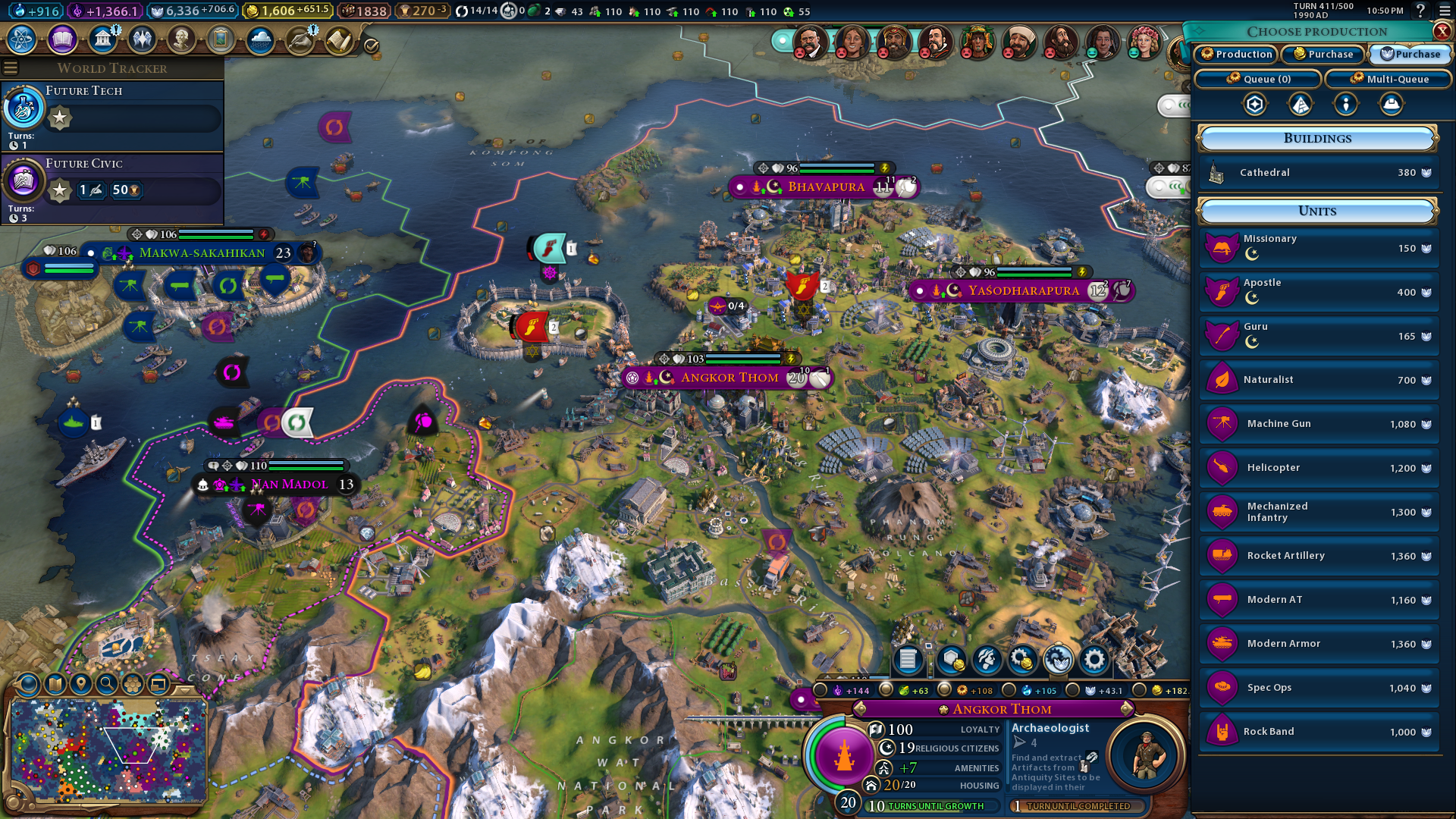This screenshot has height=819, width=1456.
Task: Buy the Cathedral with faith
Action: click(1318, 173)
